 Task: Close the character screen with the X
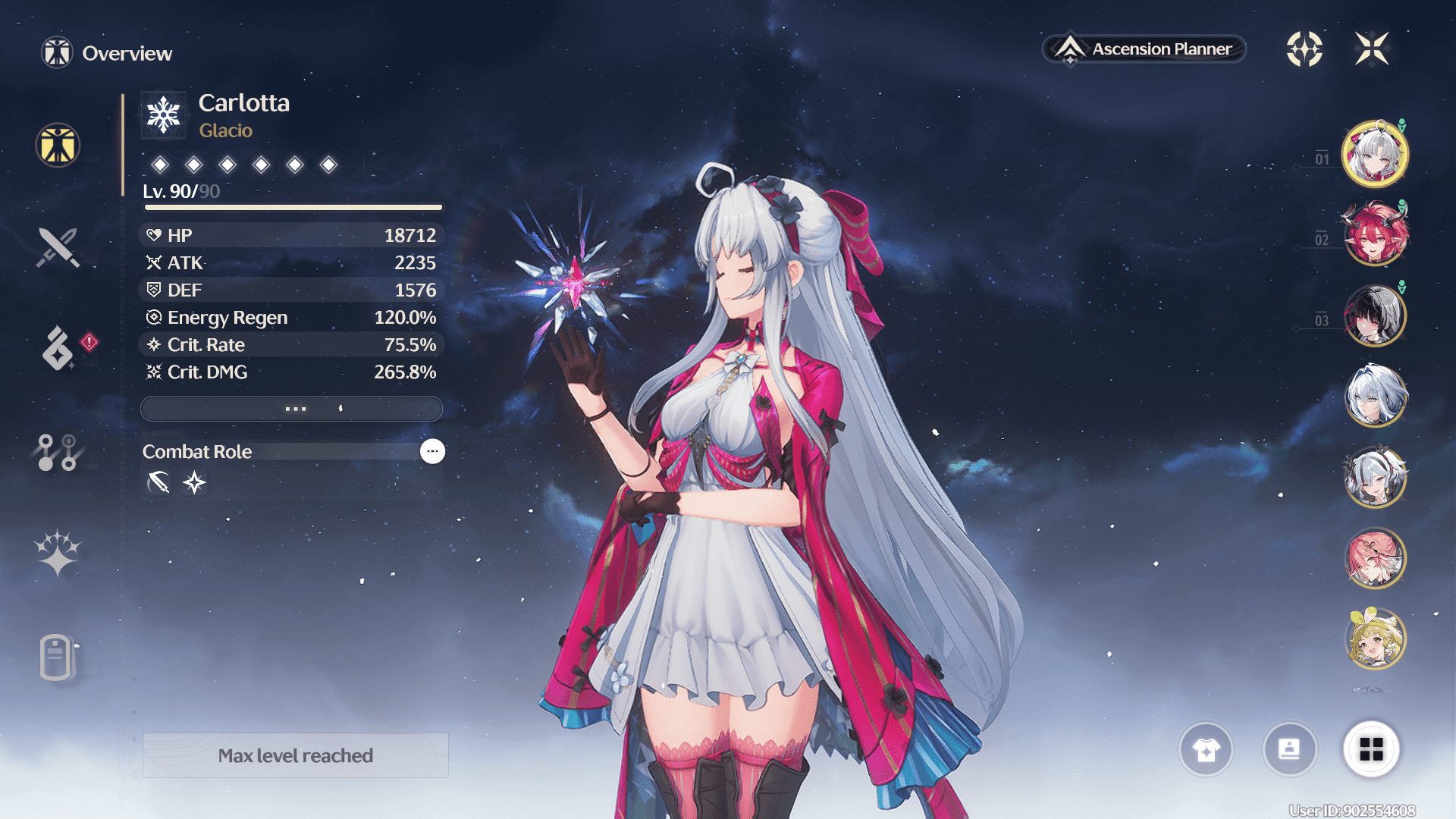pos(1372,49)
